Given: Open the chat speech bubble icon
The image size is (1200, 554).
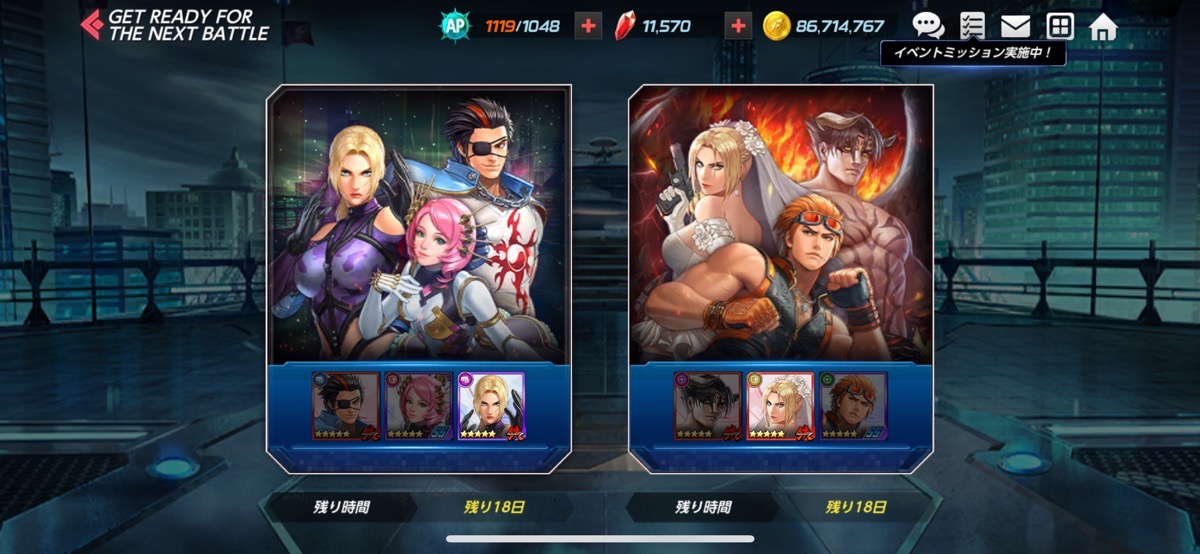Looking at the screenshot, I should point(928,26).
